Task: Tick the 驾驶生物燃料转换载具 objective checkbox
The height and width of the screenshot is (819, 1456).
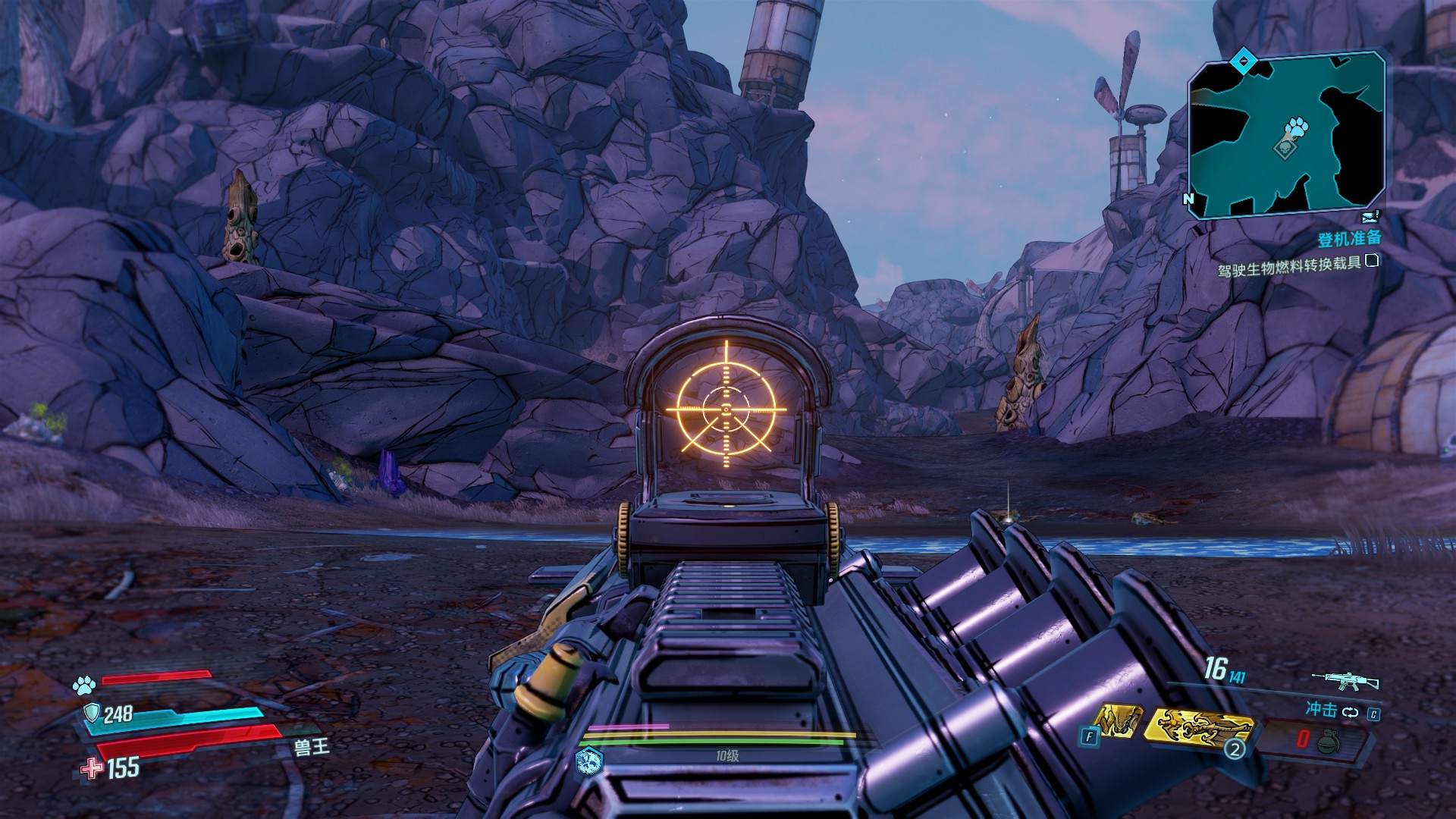Action: coord(1372,261)
